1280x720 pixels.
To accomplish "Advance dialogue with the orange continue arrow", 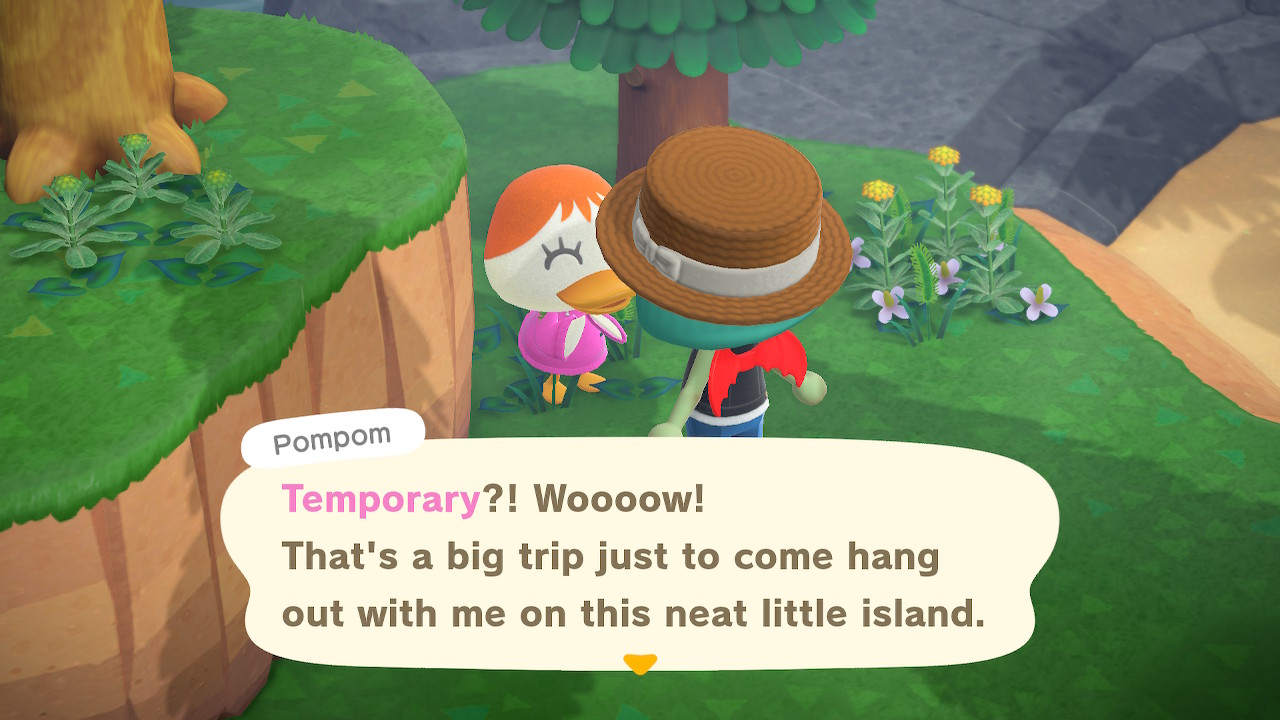I will click(639, 663).
